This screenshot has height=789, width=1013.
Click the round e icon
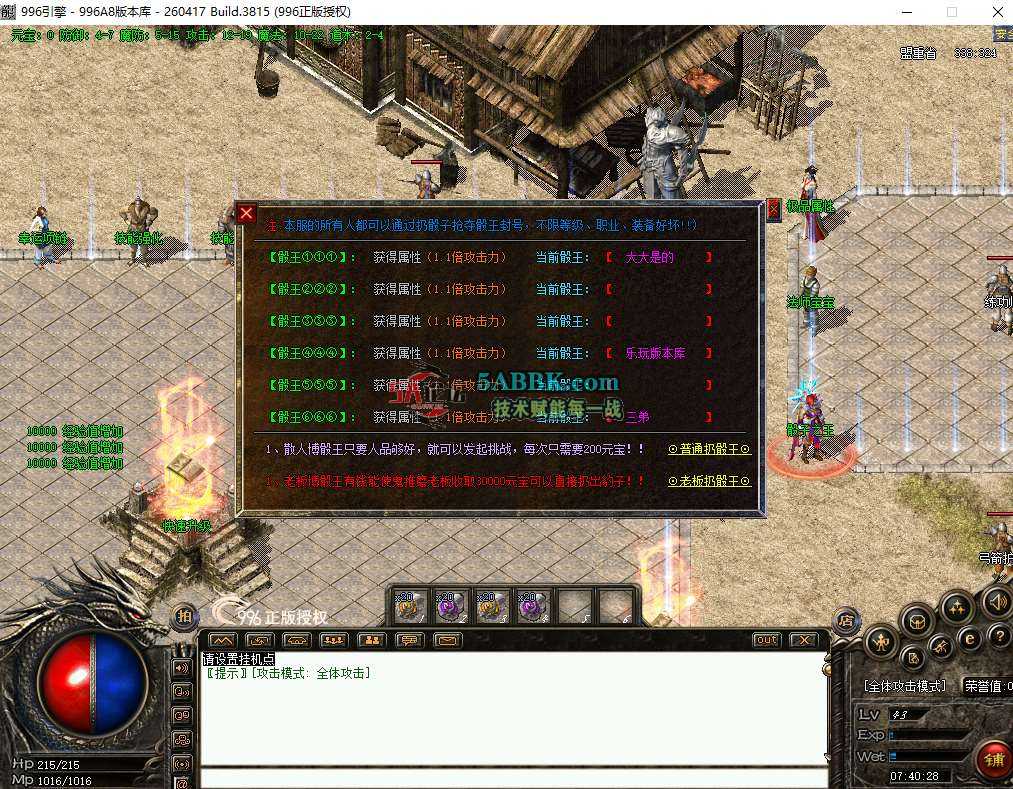click(x=968, y=639)
